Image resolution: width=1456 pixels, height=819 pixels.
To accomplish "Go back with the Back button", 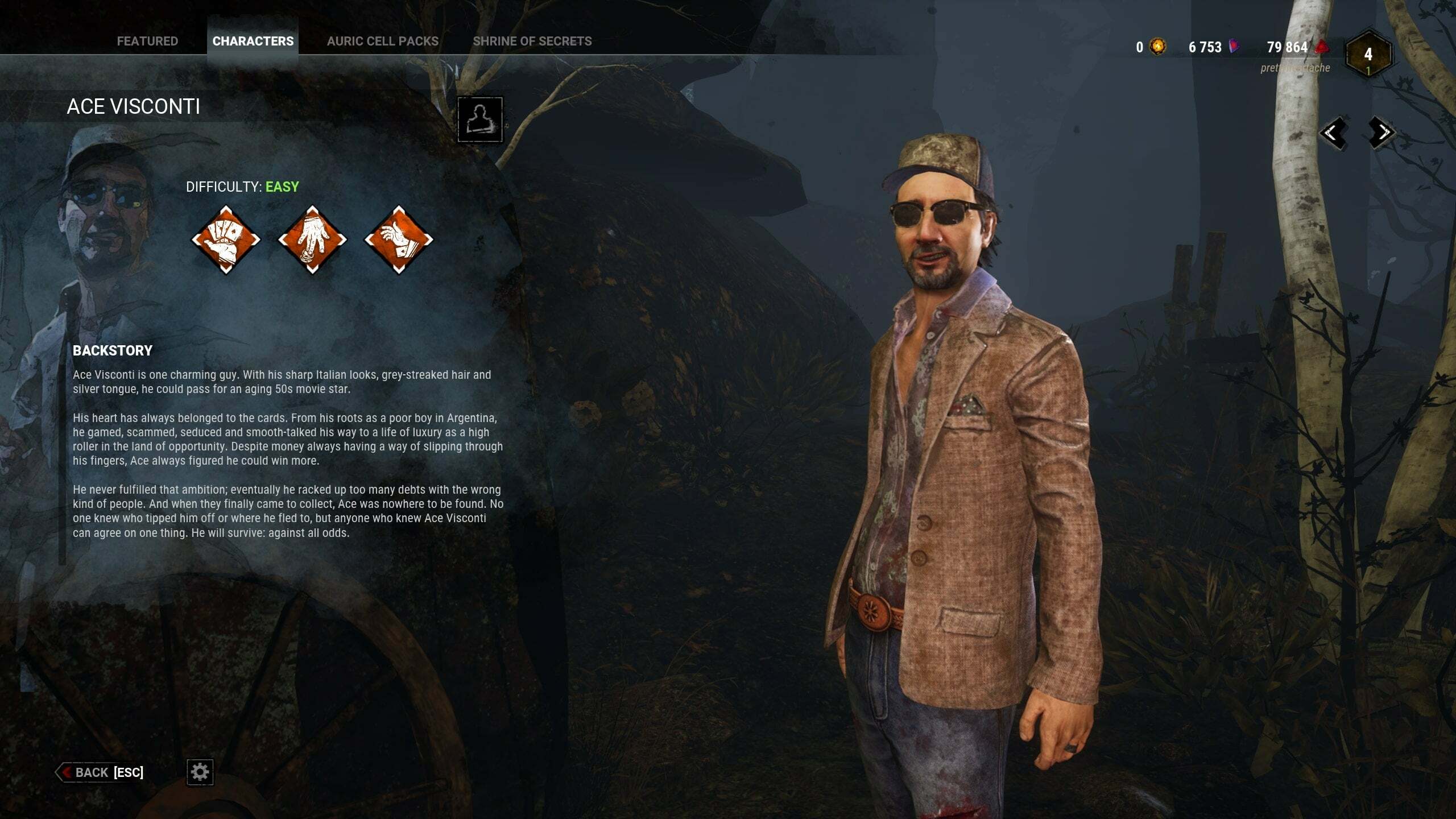I will pyautogui.click(x=101, y=772).
